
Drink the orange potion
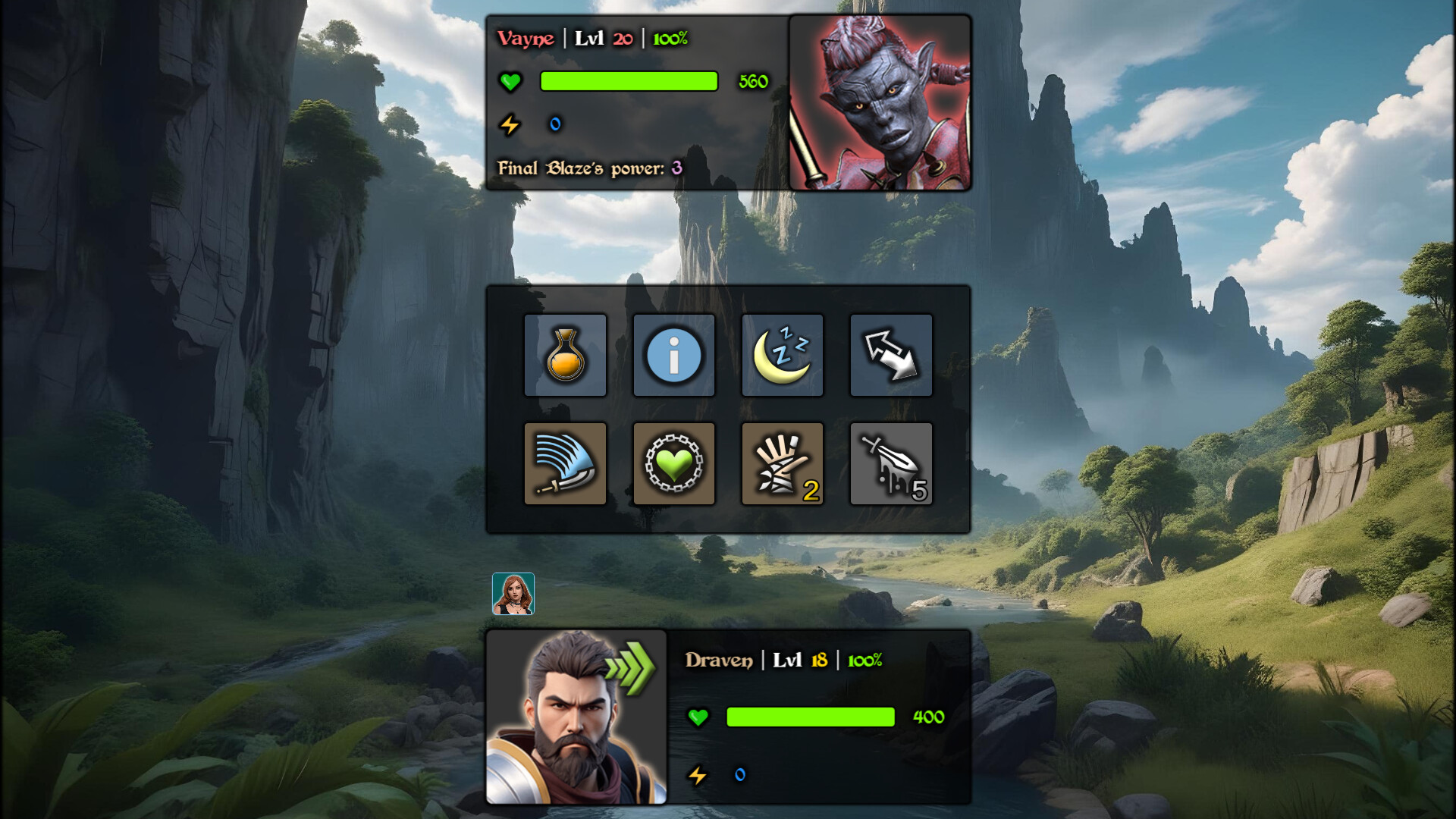[x=566, y=355]
